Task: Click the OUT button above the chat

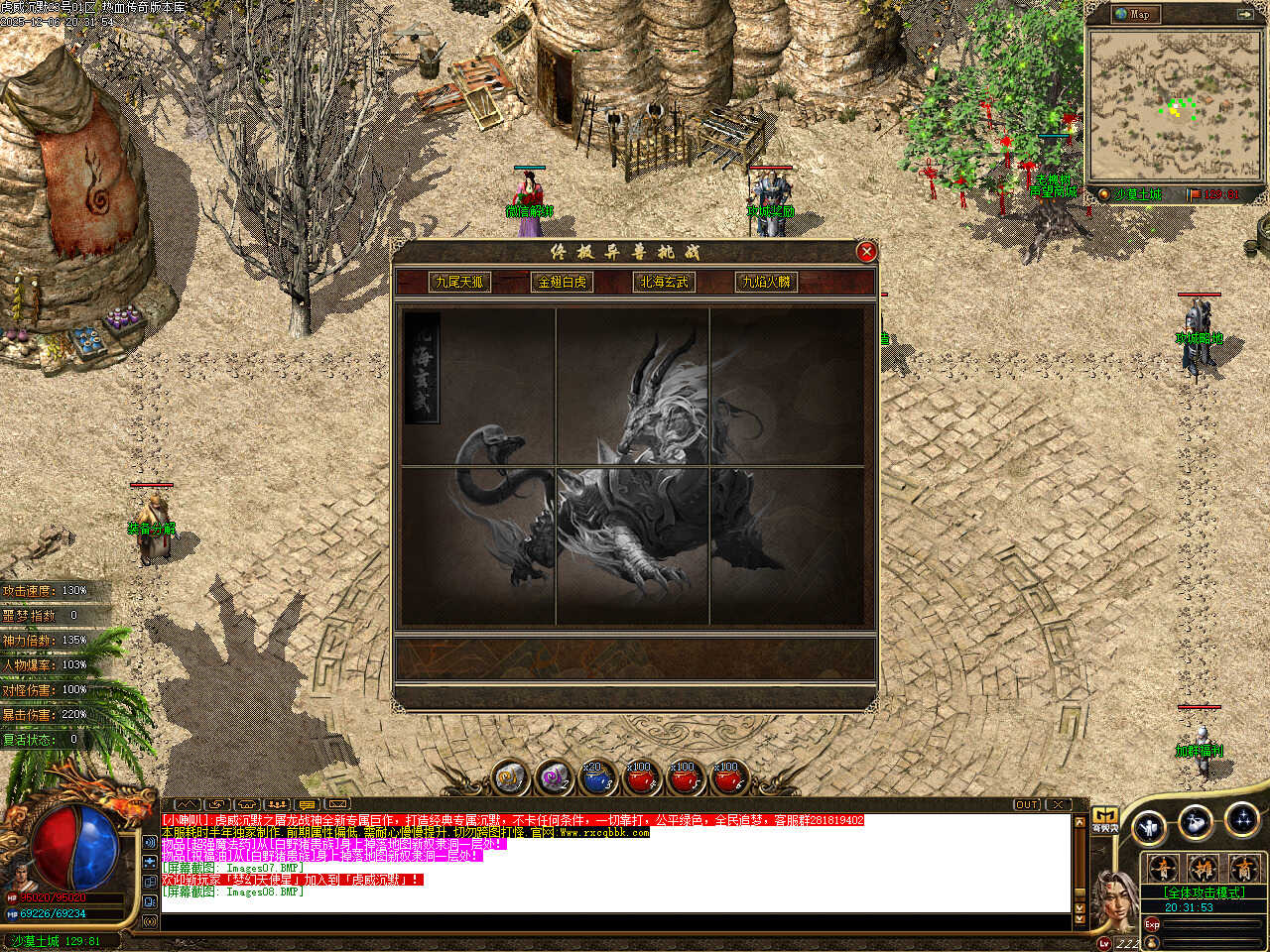Action: (1027, 804)
